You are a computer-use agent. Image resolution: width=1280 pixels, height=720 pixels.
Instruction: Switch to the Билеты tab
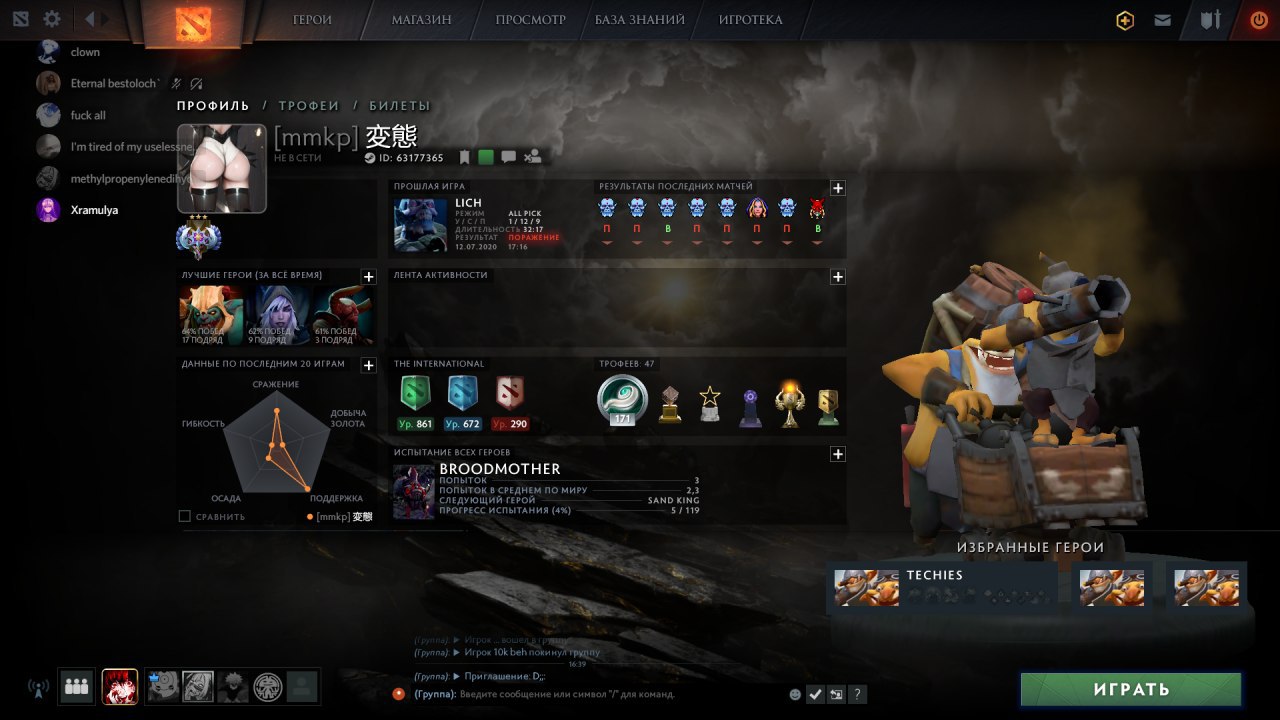pos(399,106)
